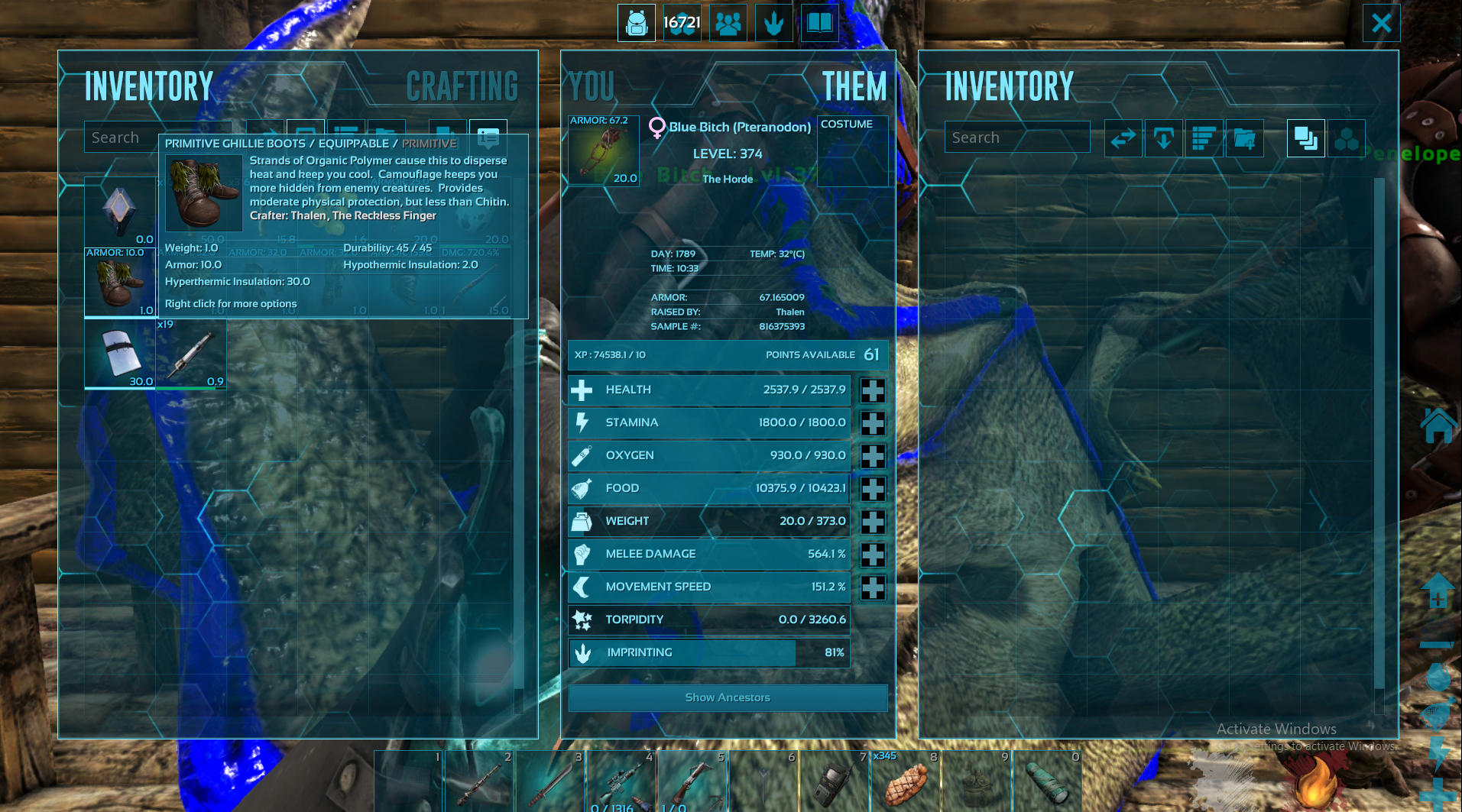Open the Tribe Manager icon
The height and width of the screenshot is (812, 1462).
coord(728,23)
